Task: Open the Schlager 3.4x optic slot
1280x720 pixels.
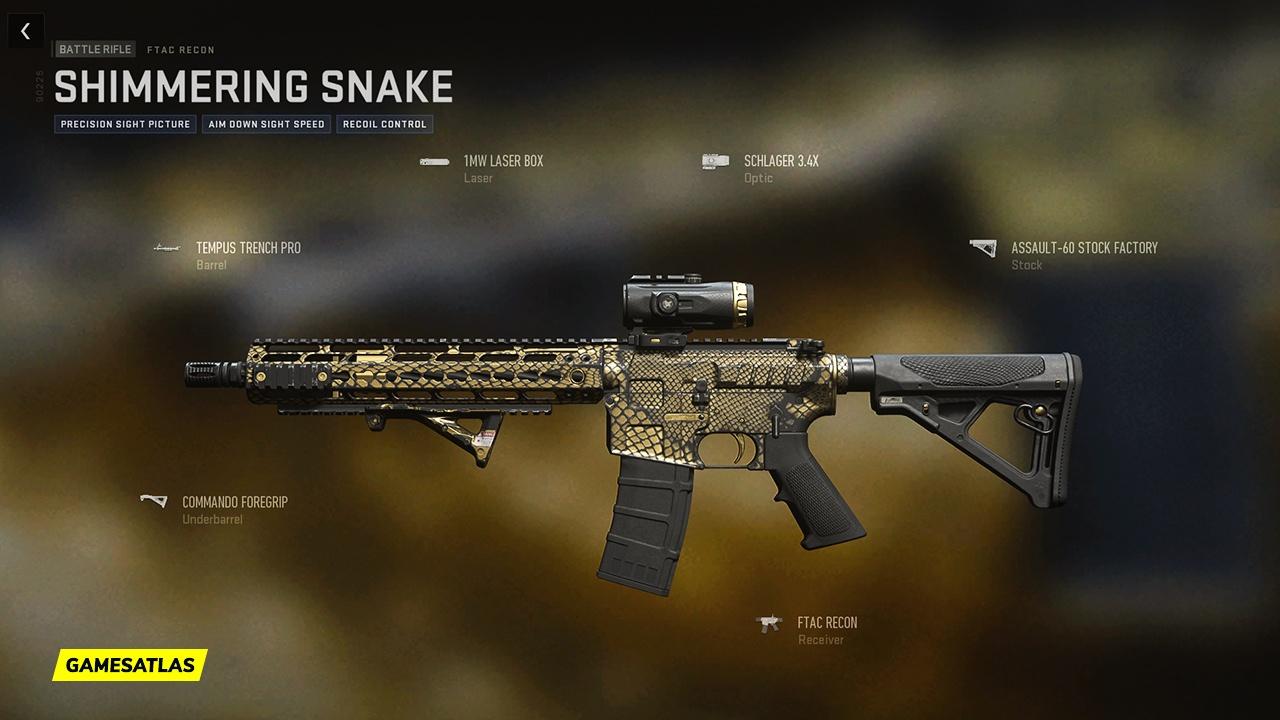Action: click(780, 162)
